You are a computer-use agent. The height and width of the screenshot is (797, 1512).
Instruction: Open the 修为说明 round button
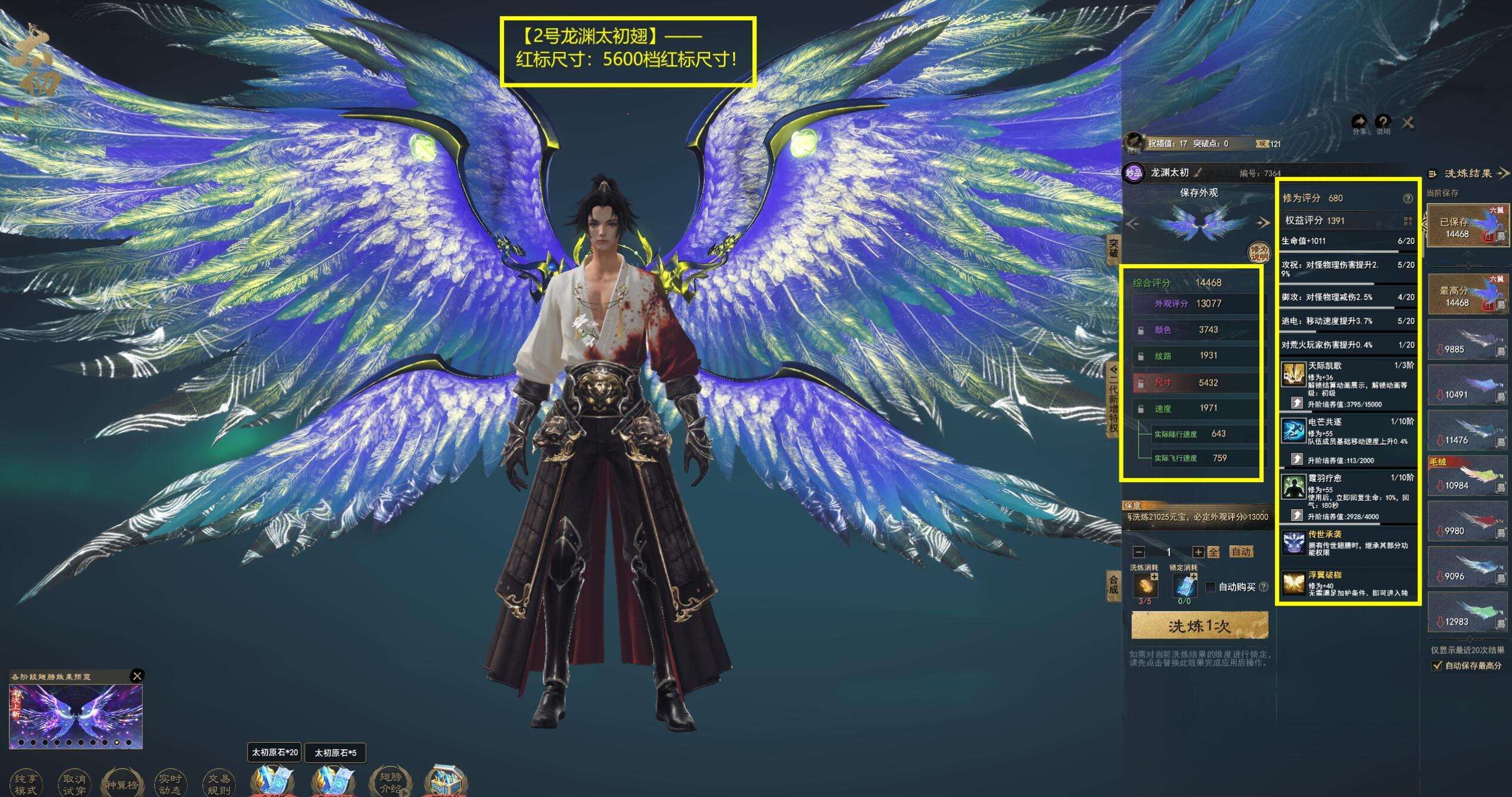(1259, 253)
